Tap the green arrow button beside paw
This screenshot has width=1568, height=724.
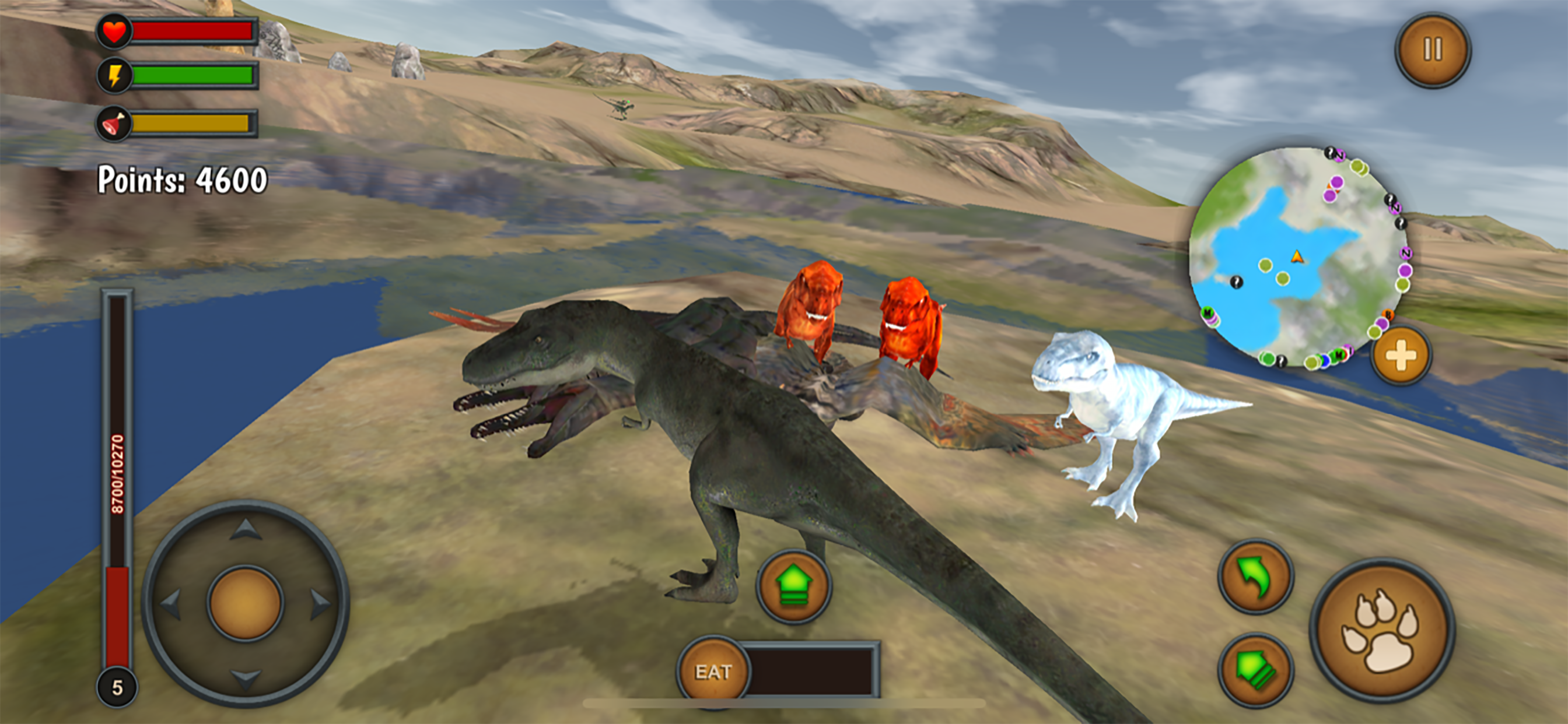click(1255, 670)
